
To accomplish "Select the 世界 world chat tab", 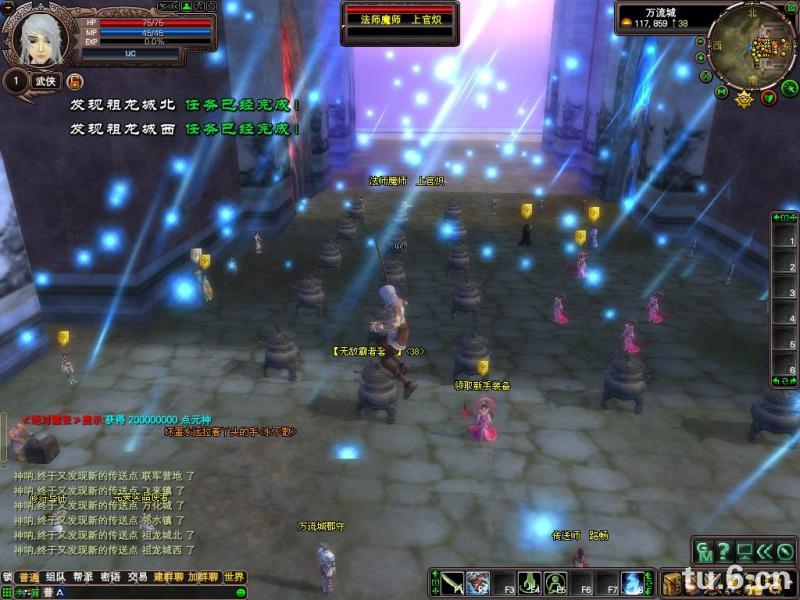I will pyautogui.click(x=234, y=577).
